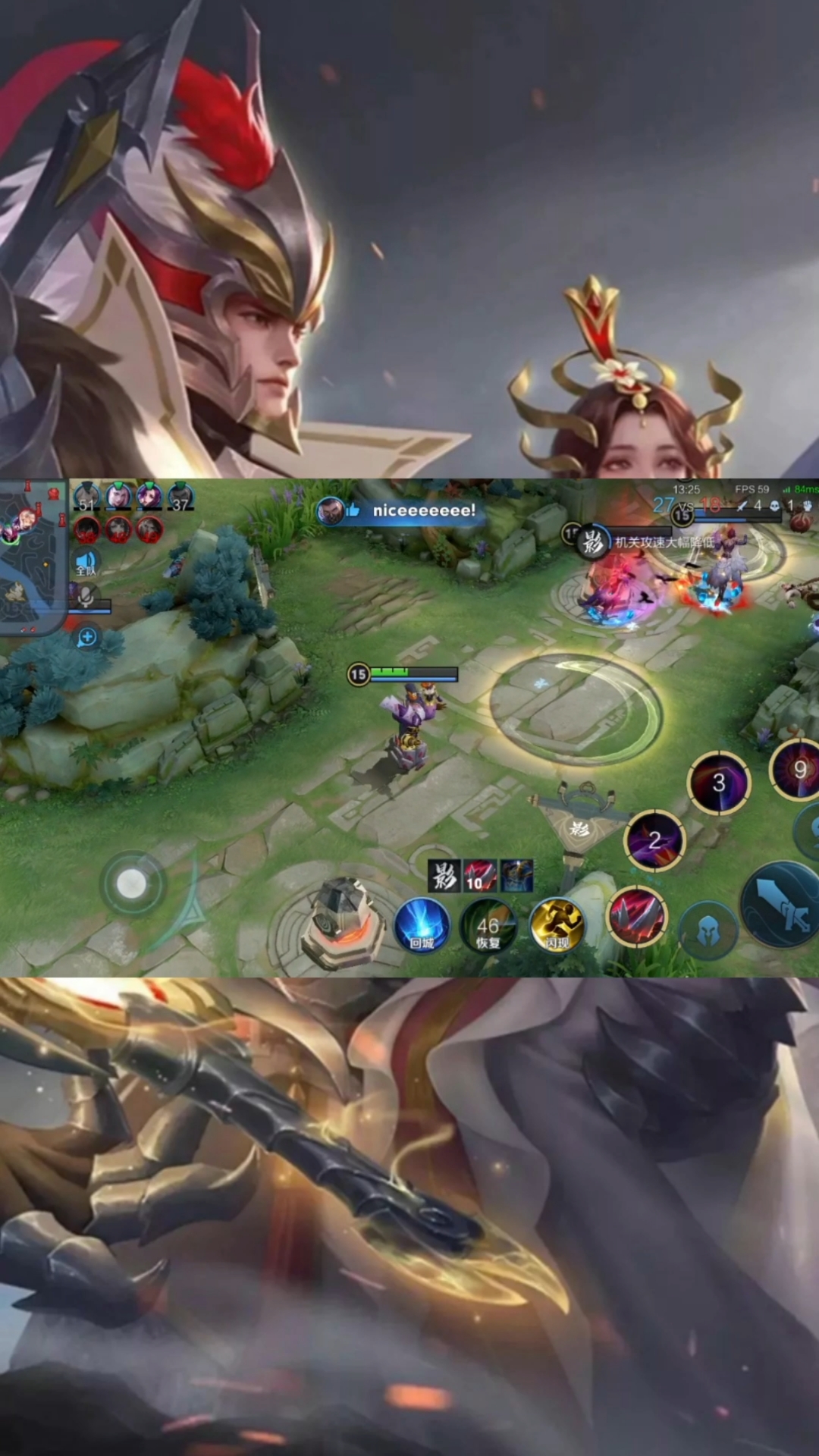Use the 恢复 heal spell
The image size is (819, 1456).
(x=488, y=926)
